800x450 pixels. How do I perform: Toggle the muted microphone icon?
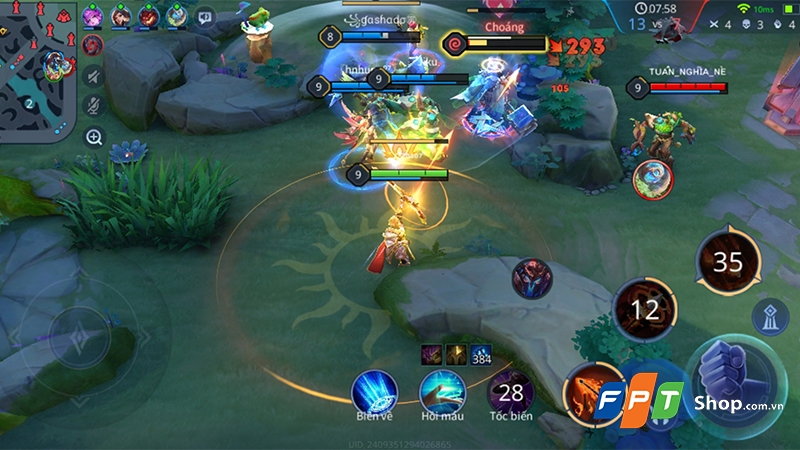pyautogui.click(x=93, y=105)
